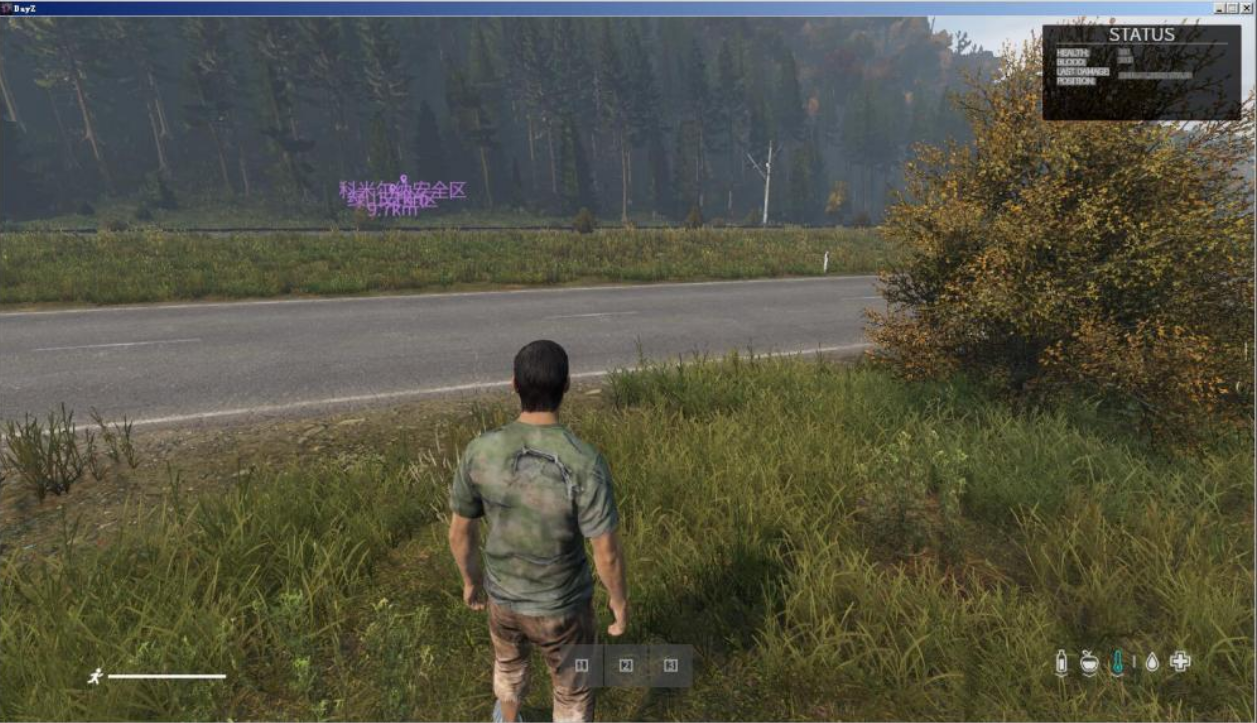This screenshot has height=723, width=1257.
Task: Minimize the DayZ game window
Action: click(x=1220, y=8)
